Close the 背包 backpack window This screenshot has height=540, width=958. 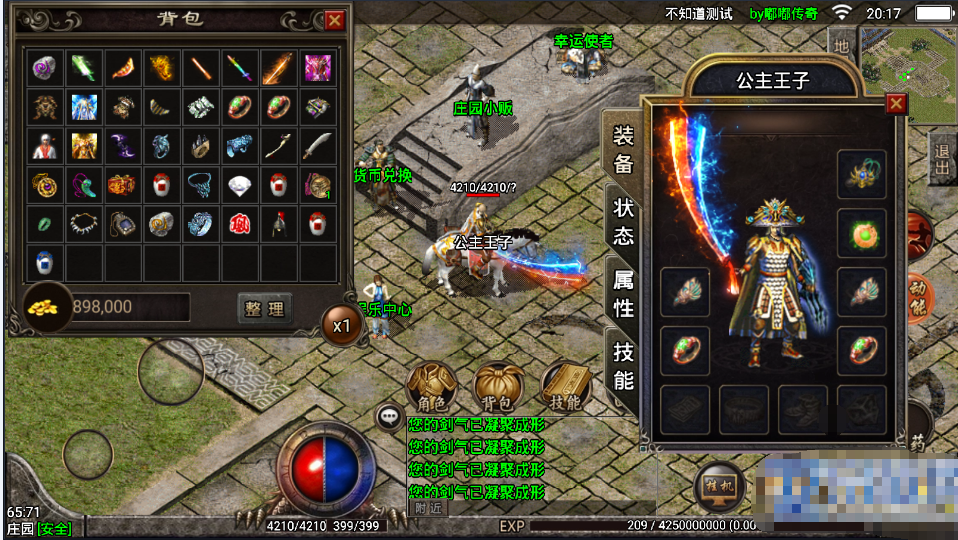pyautogui.click(x=334, y=20)
